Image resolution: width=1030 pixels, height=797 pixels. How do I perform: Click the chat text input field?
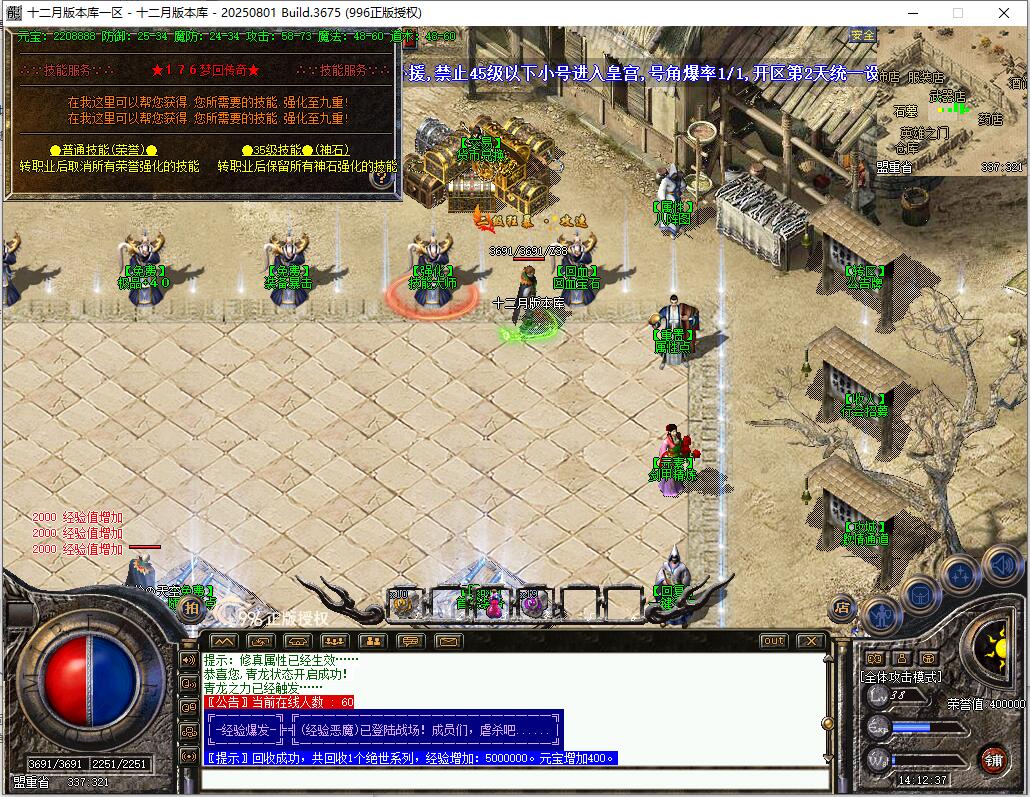coord(515,779)
